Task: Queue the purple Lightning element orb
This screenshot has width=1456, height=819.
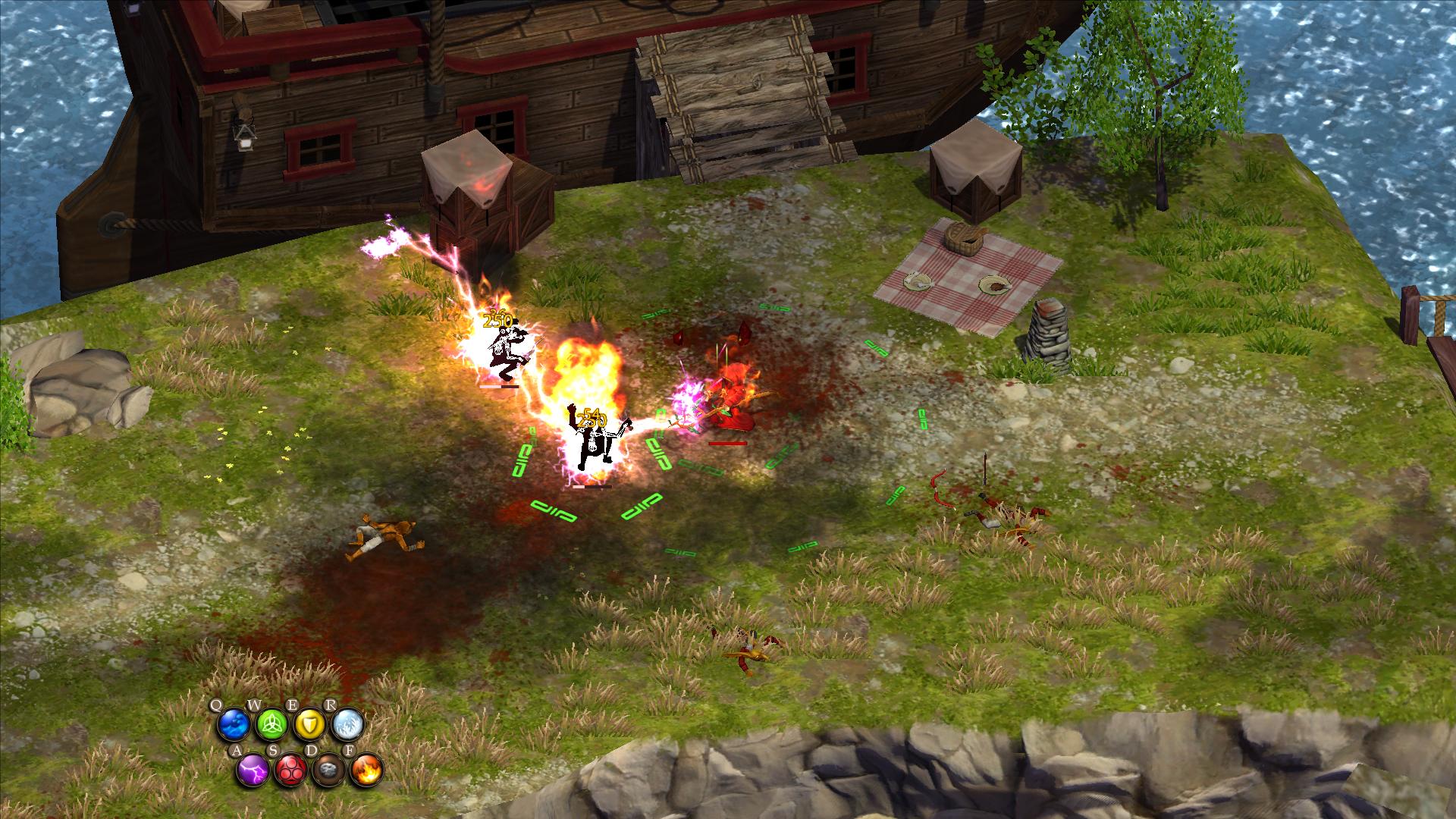Action: 252,770
